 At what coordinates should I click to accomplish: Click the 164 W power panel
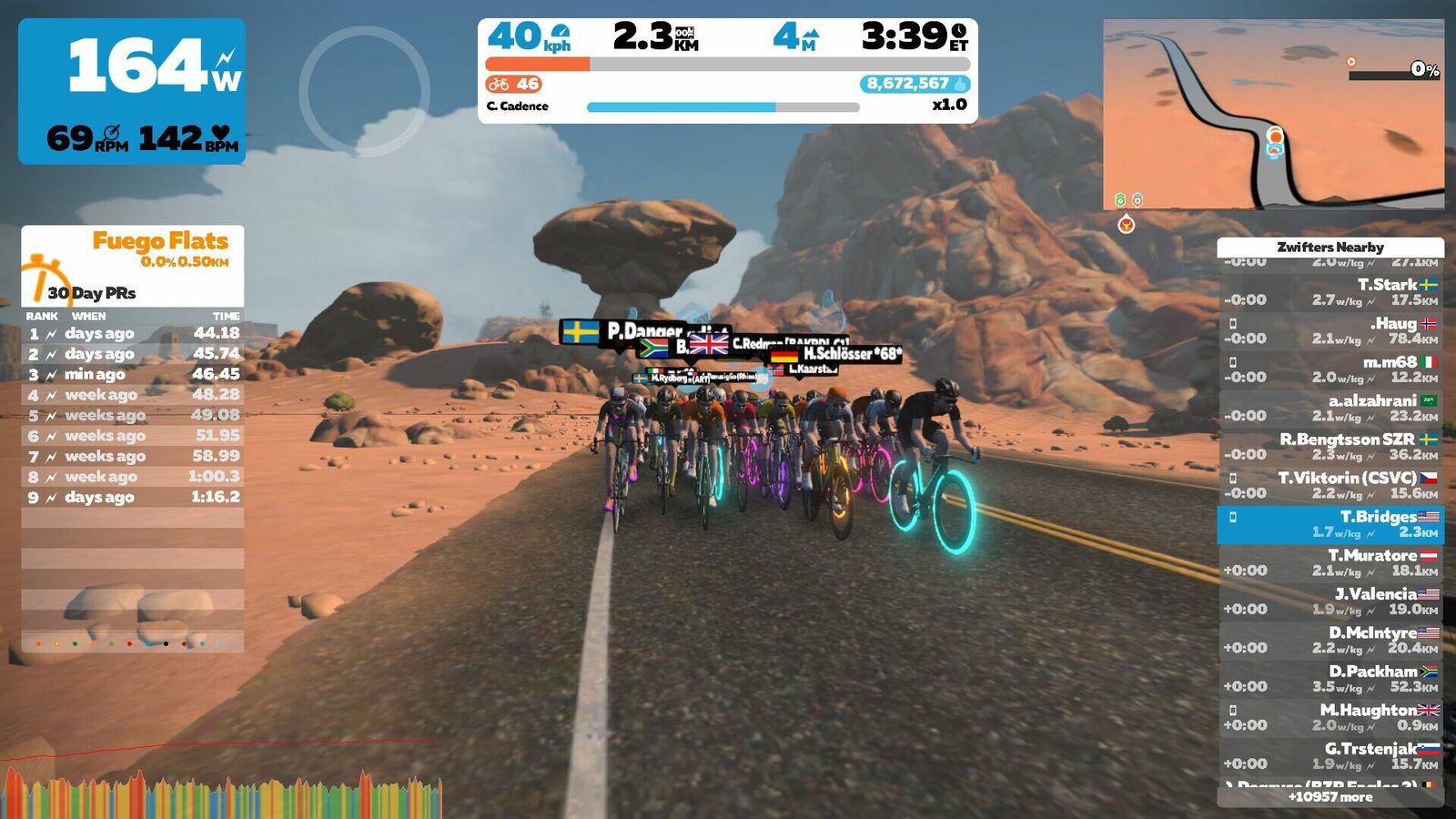click(132, 91)
